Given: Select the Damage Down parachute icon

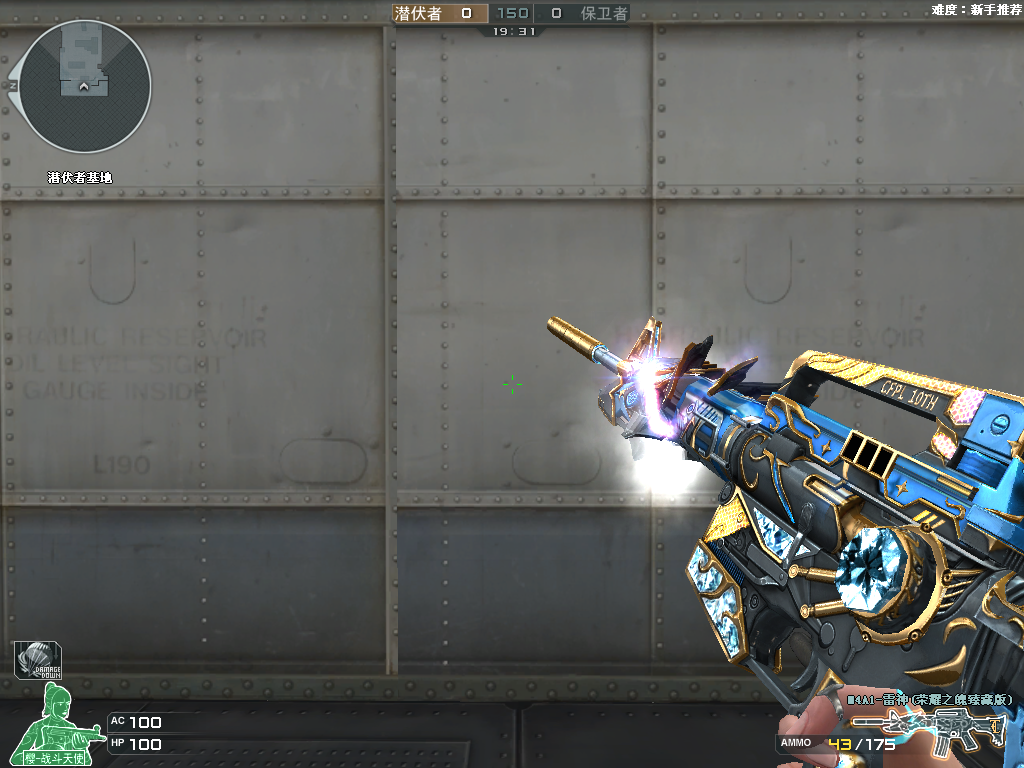Looking at the screenshot, I should [x=36, y=661].
